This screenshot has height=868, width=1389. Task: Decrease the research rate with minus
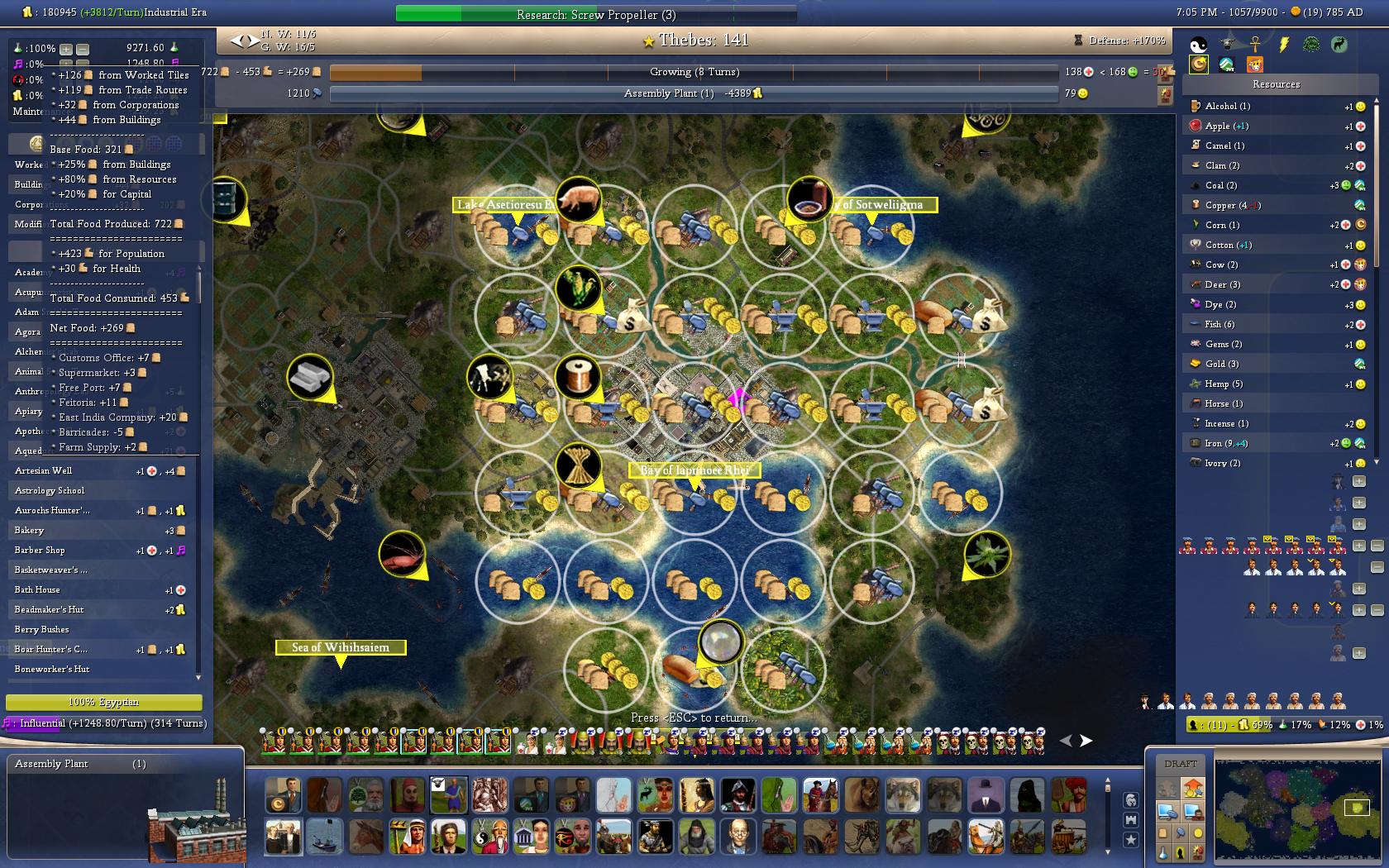coord(82,49)
